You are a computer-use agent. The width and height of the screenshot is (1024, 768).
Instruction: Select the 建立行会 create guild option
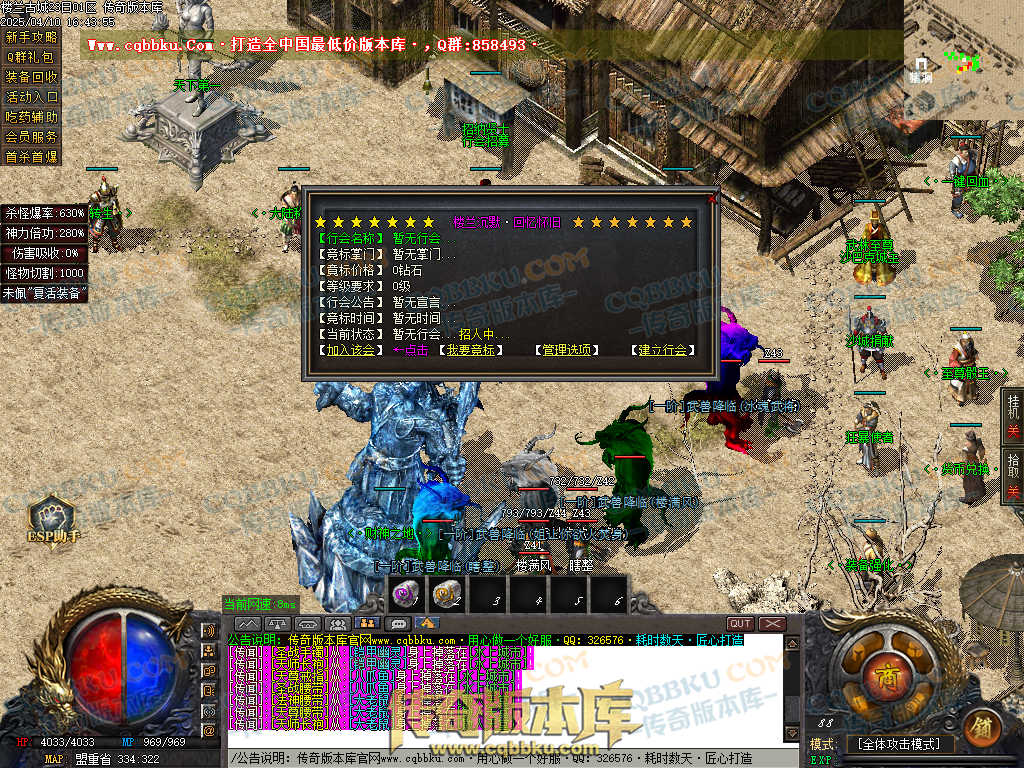point(662,351)
